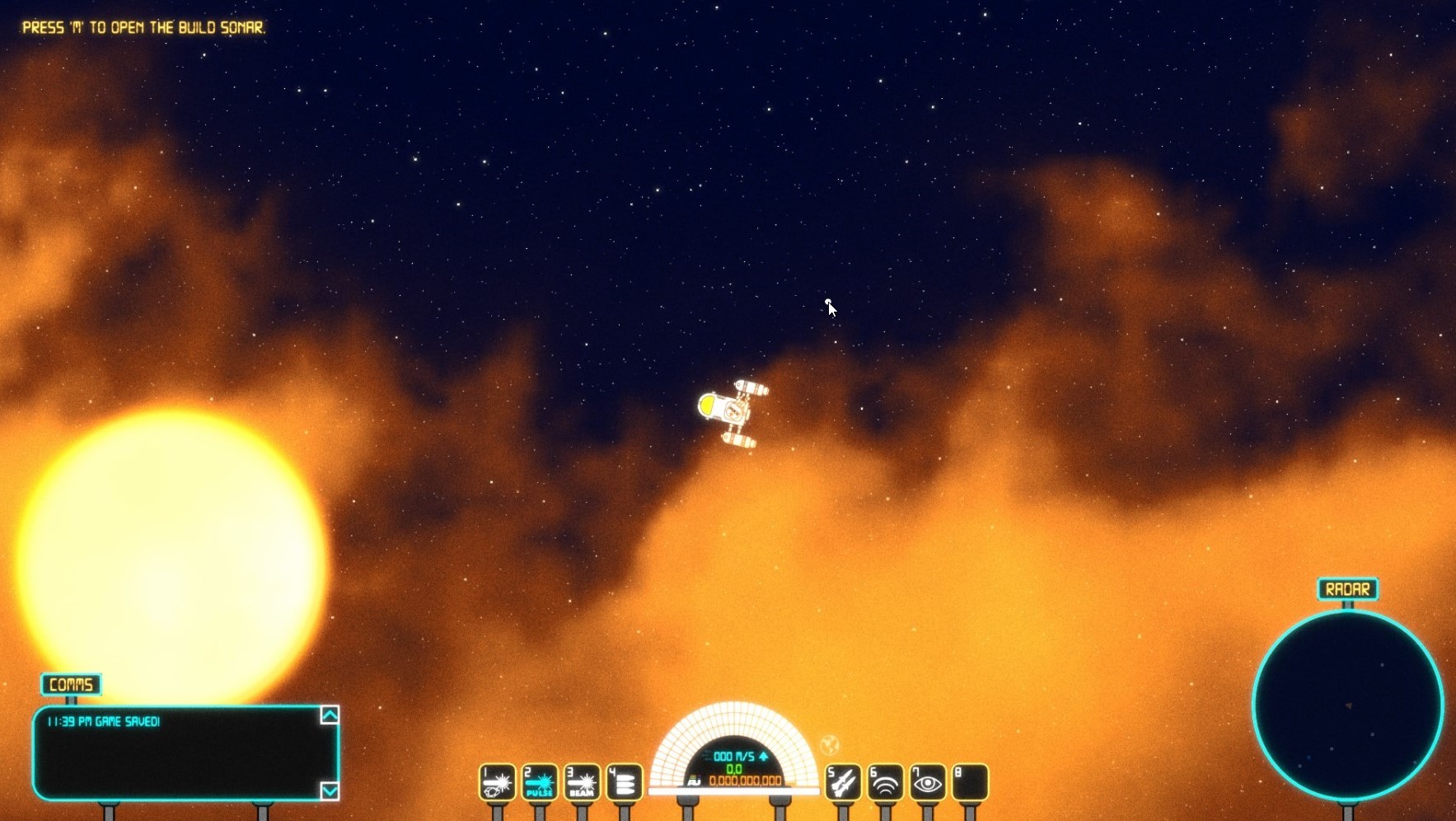Toggle the empty hotbar slot 8
This screenshot has height=821, width=1456.
971,783
